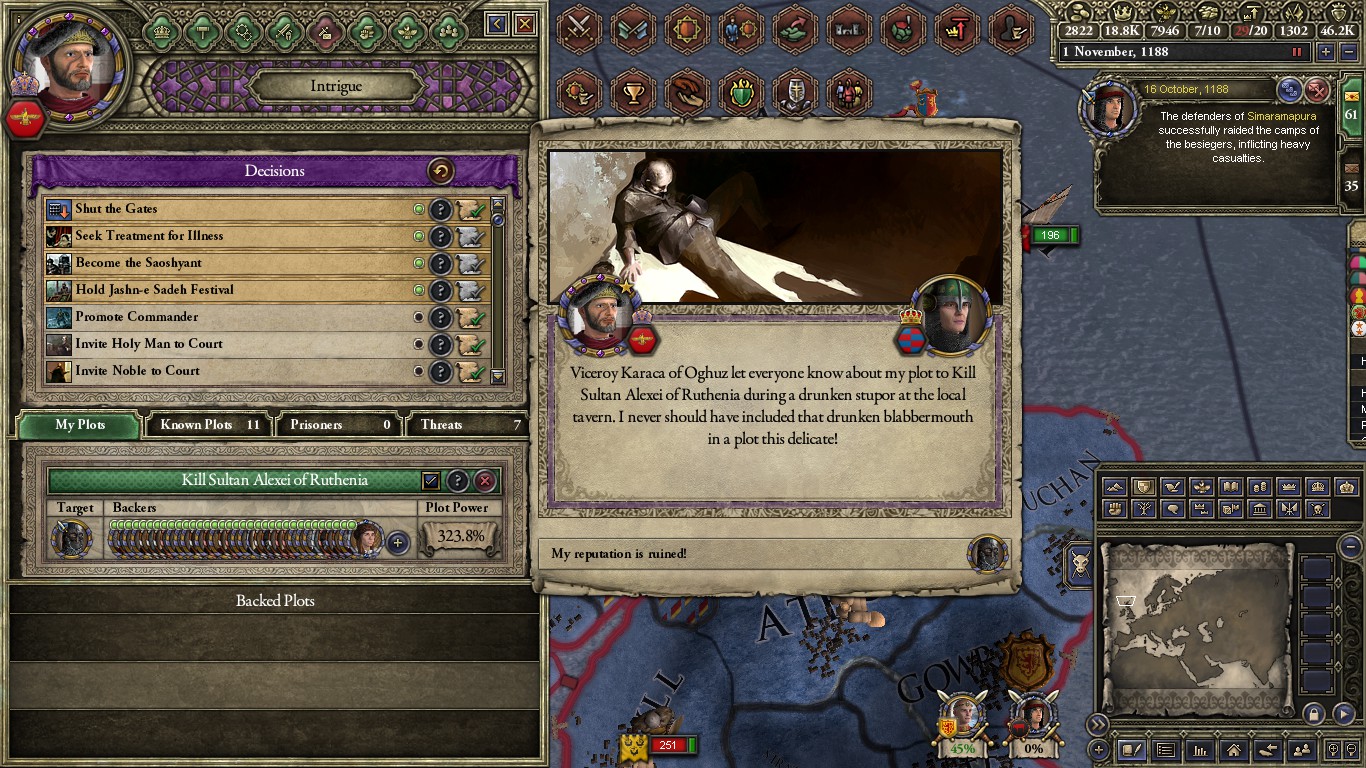Dismiss the Simaramapura raid notification
The height and width of the screenshot is (768, 1366).
[x=1318, y=91]
